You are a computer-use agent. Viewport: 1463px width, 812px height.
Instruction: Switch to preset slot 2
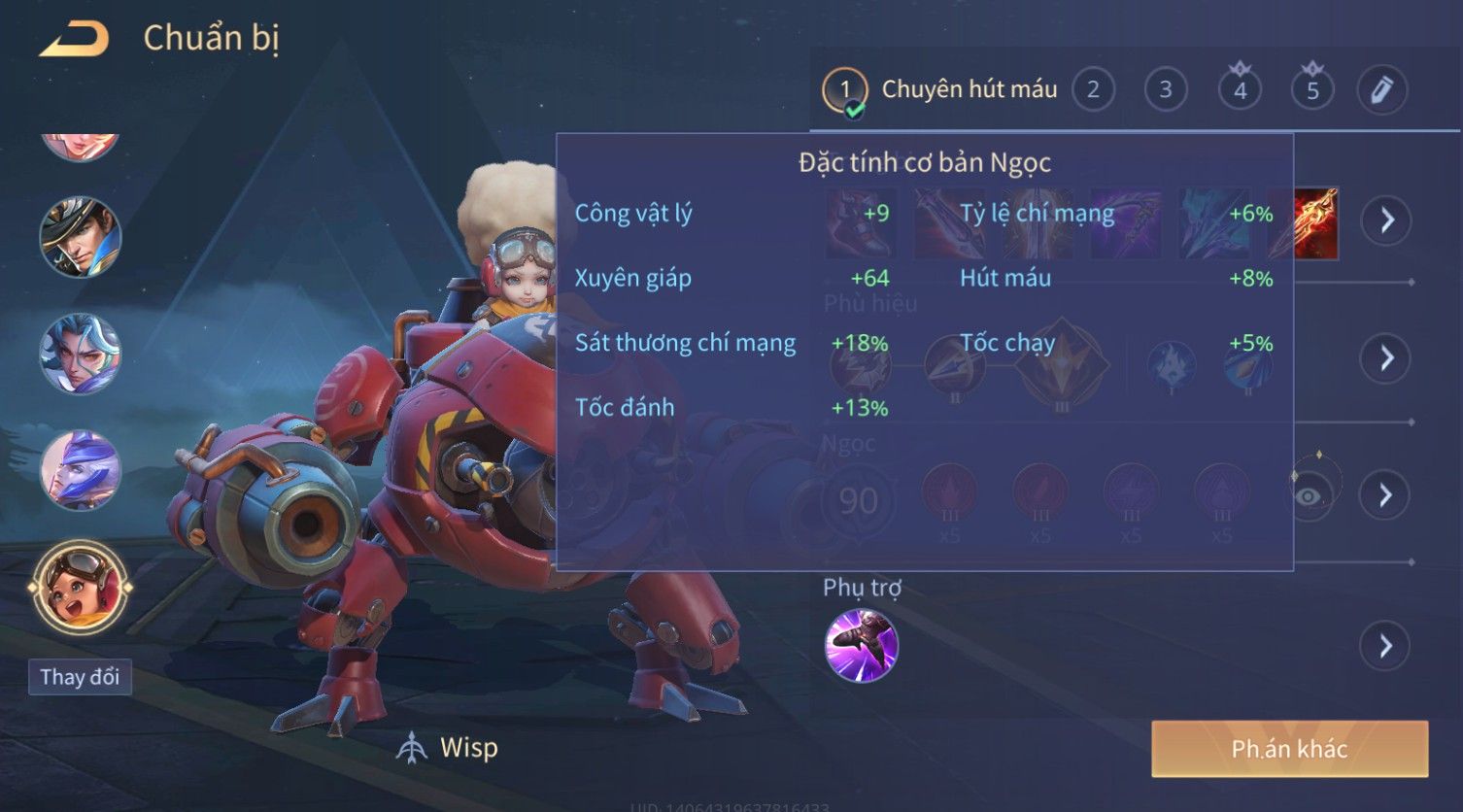(1093, 90)
